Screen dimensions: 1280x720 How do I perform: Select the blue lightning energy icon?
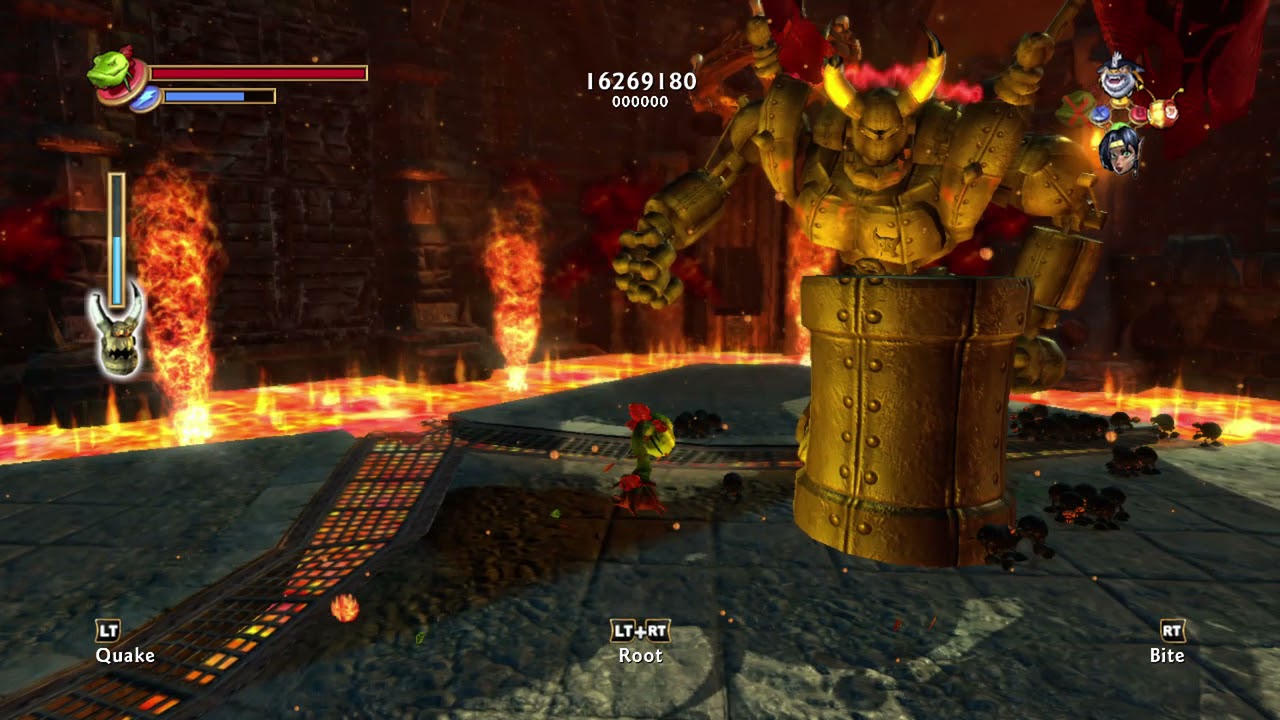(x=146, y=97)
